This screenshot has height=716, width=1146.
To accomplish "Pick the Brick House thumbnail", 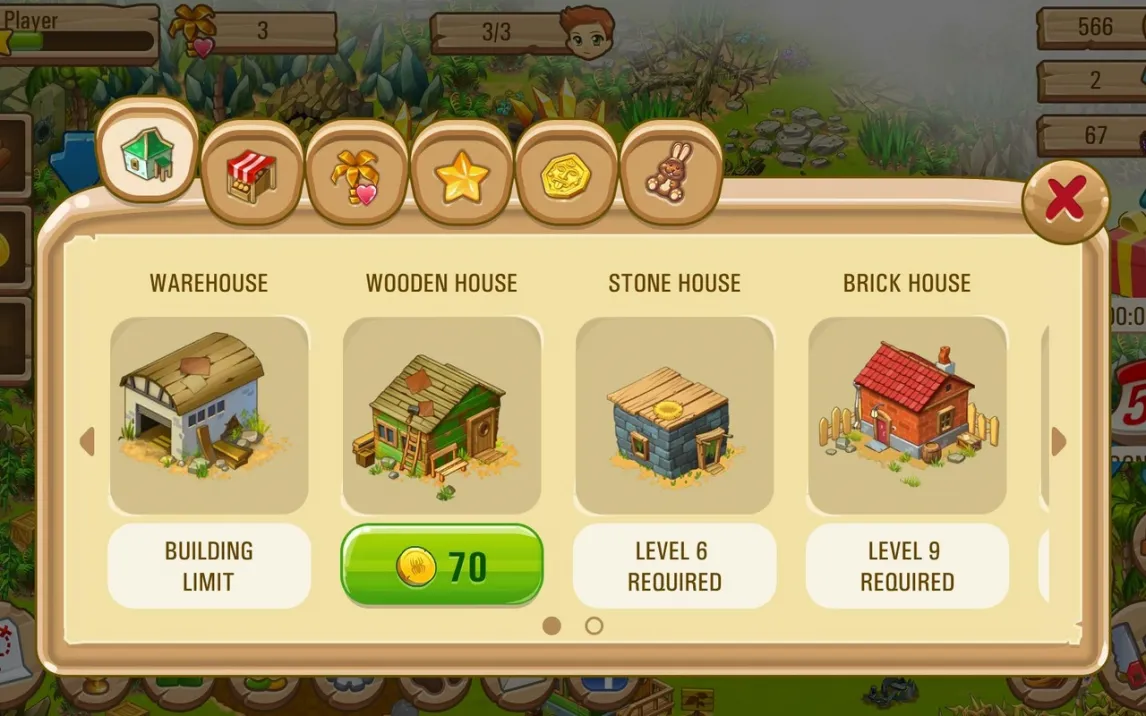I will pyautogui.click(x=907, y=415).
